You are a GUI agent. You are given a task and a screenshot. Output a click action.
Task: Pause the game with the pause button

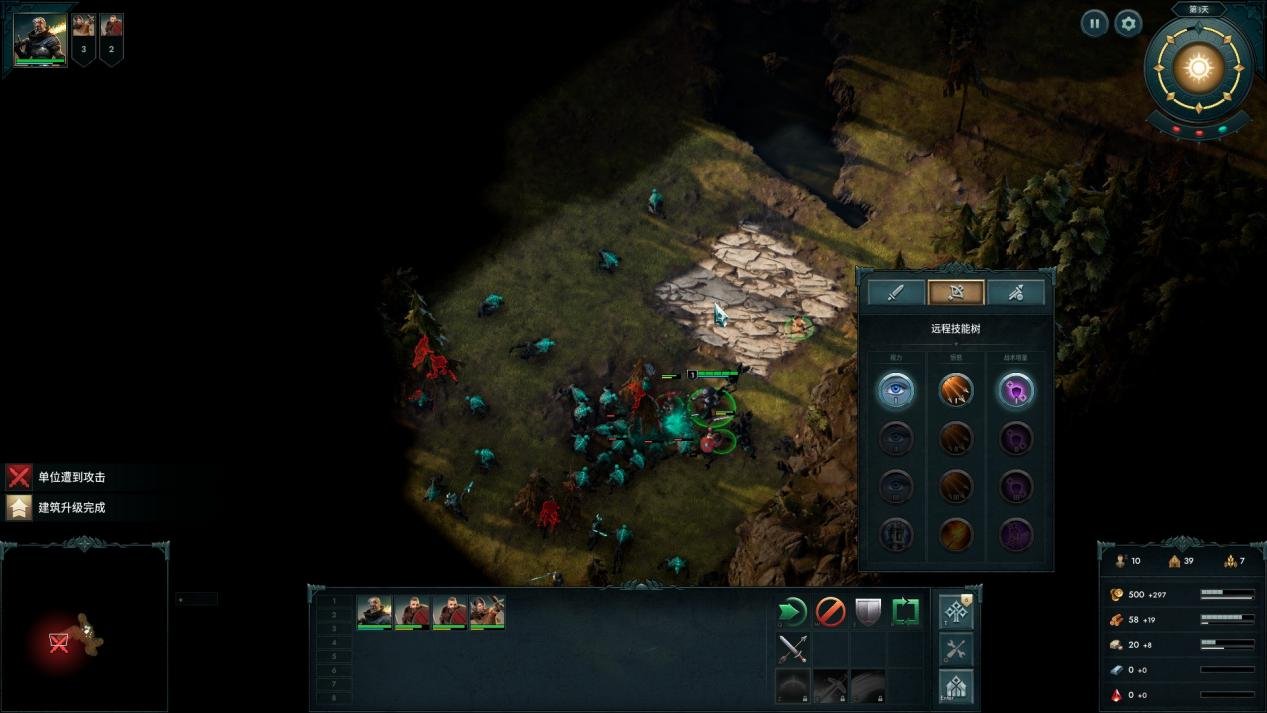click(1094, 23)
